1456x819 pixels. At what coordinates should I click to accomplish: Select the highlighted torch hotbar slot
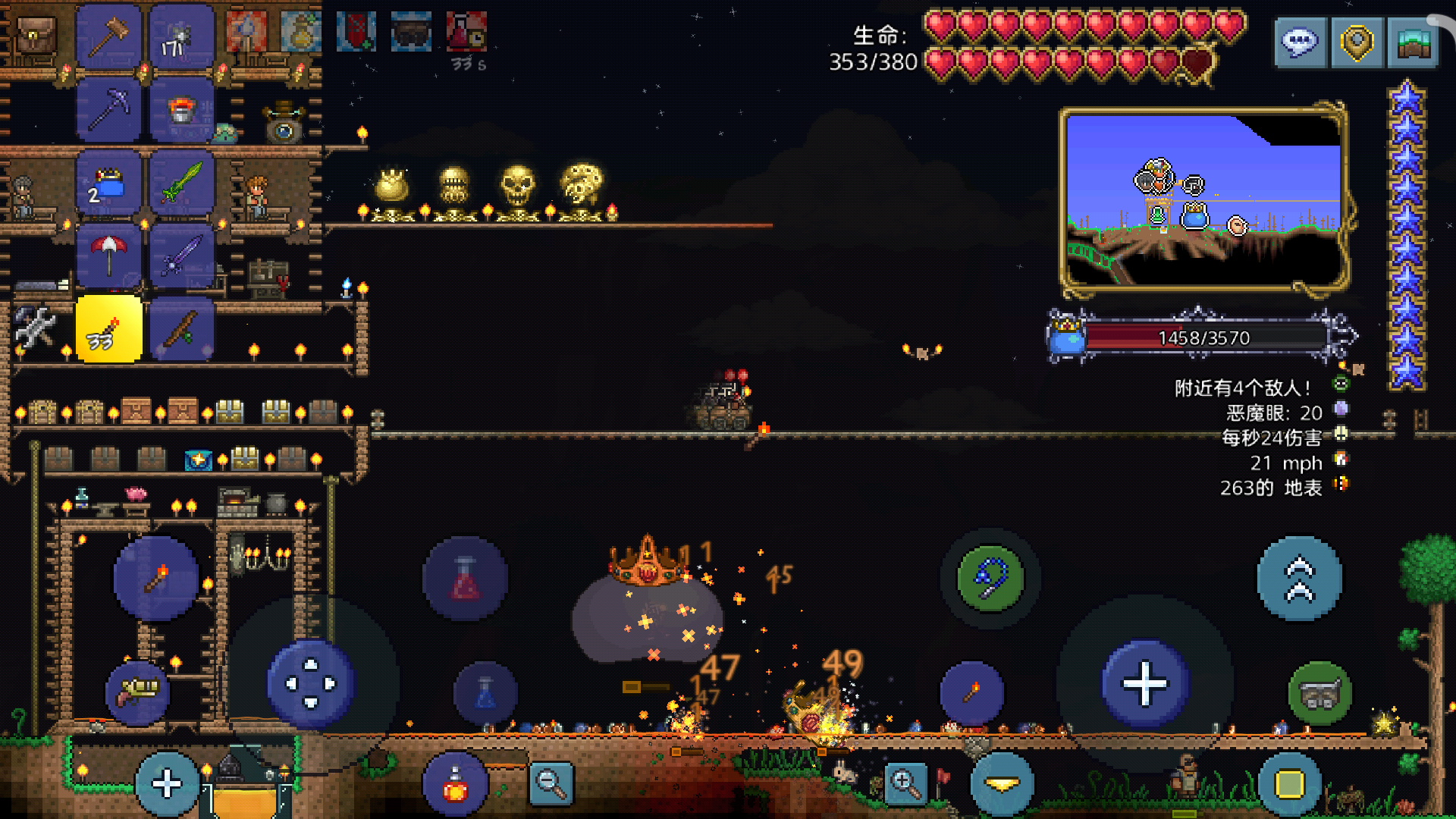tap(109, 330)
